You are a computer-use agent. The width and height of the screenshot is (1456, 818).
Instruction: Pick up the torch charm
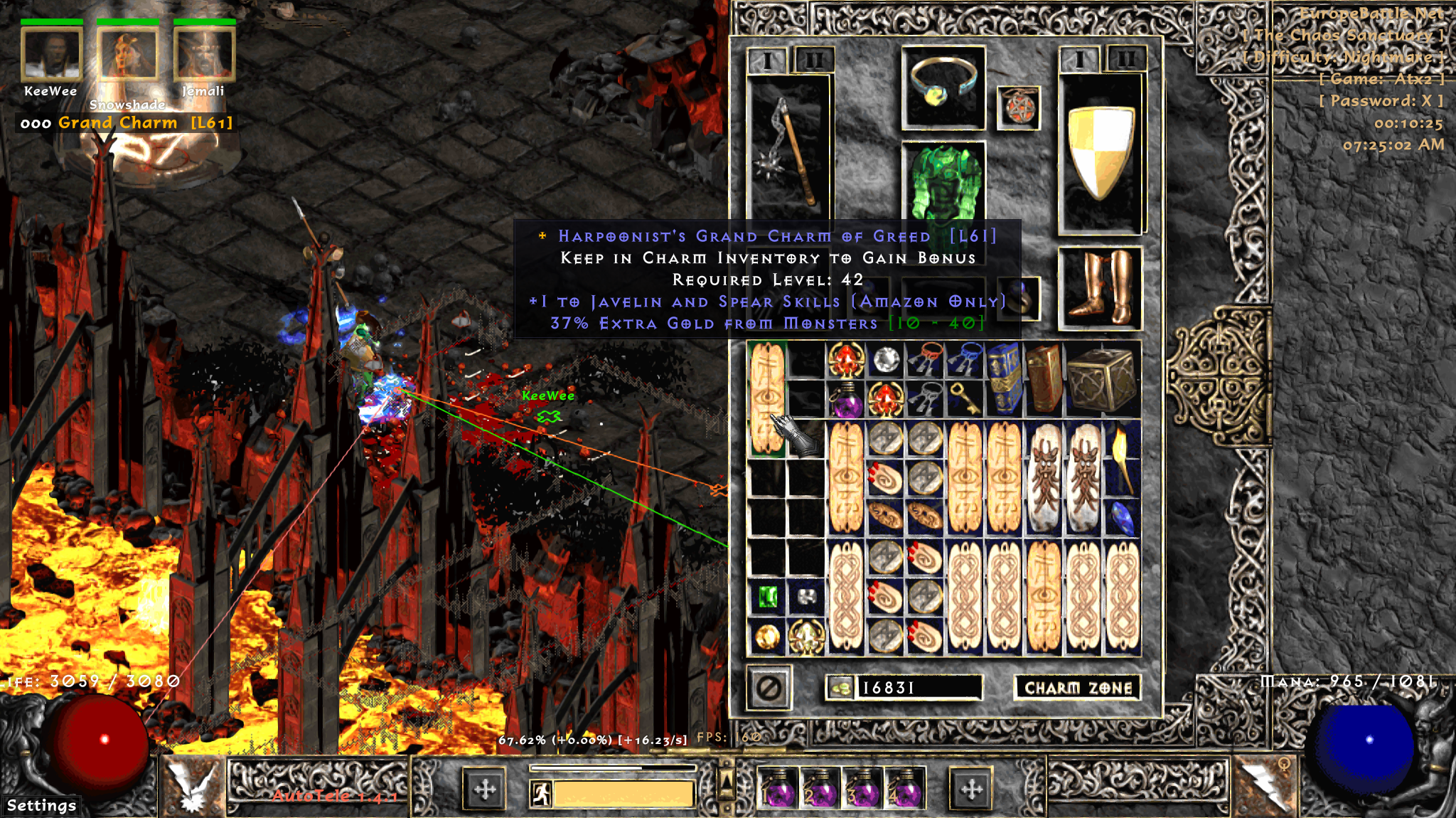[x=1120, y=458]
